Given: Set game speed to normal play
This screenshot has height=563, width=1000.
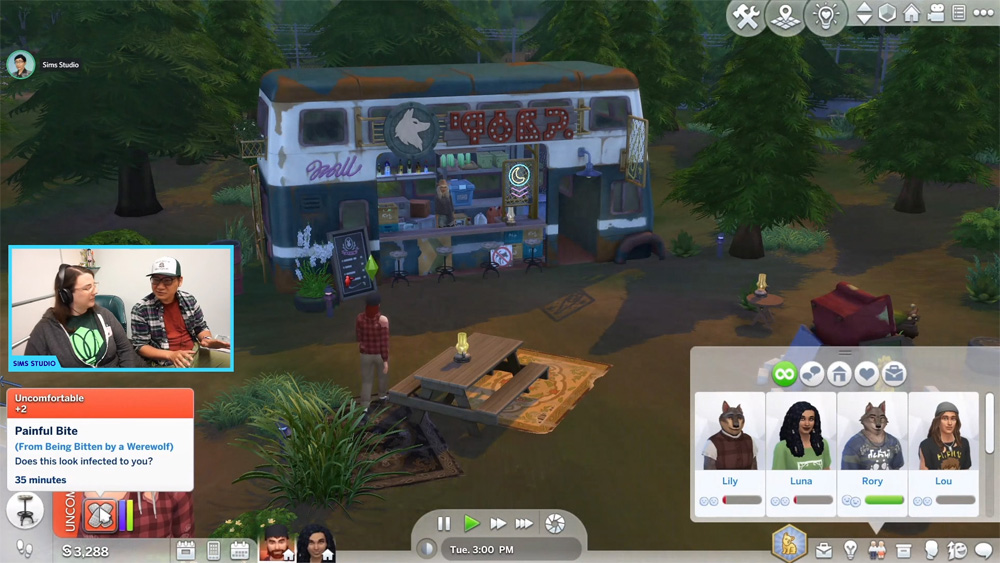Looking at the screenshot, I should pos(471,524).
